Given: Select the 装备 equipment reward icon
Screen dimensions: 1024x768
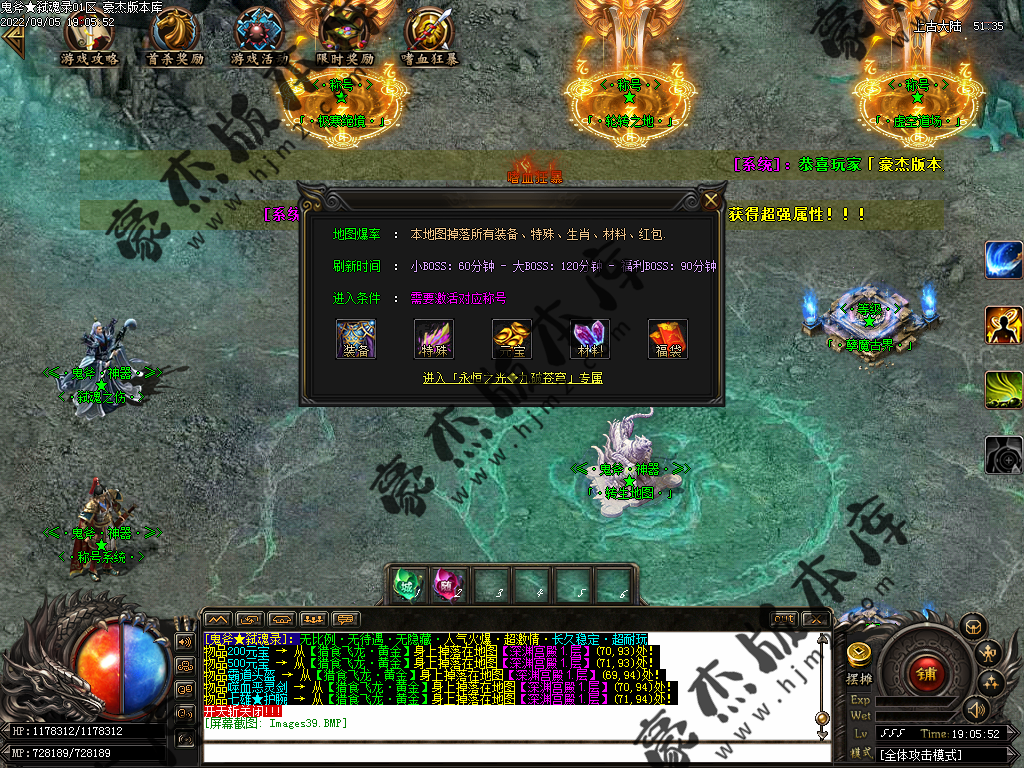Looking at the screenshot, I should tap(356, 339).
